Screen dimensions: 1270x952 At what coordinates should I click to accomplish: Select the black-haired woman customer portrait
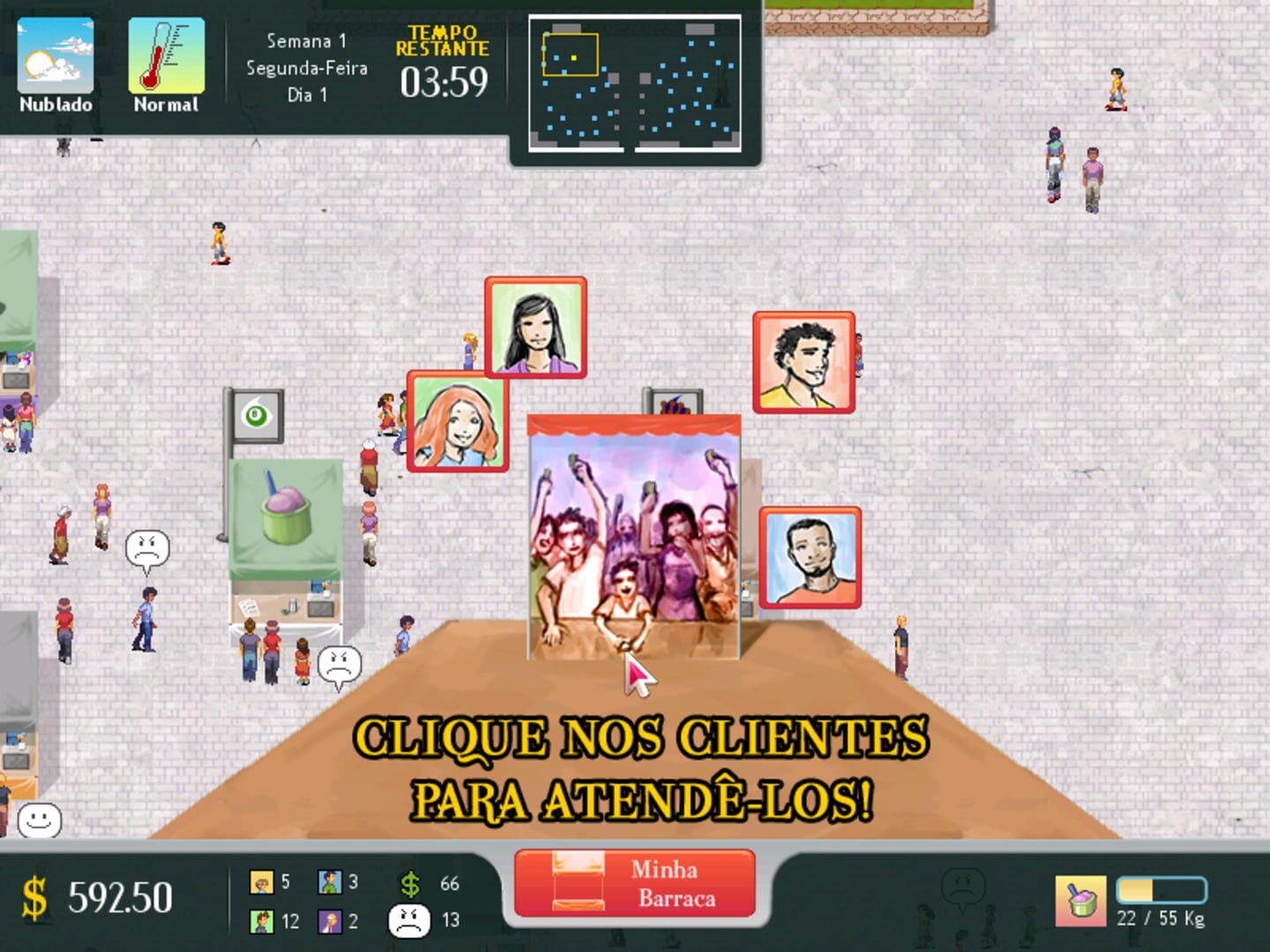[534, 327]
